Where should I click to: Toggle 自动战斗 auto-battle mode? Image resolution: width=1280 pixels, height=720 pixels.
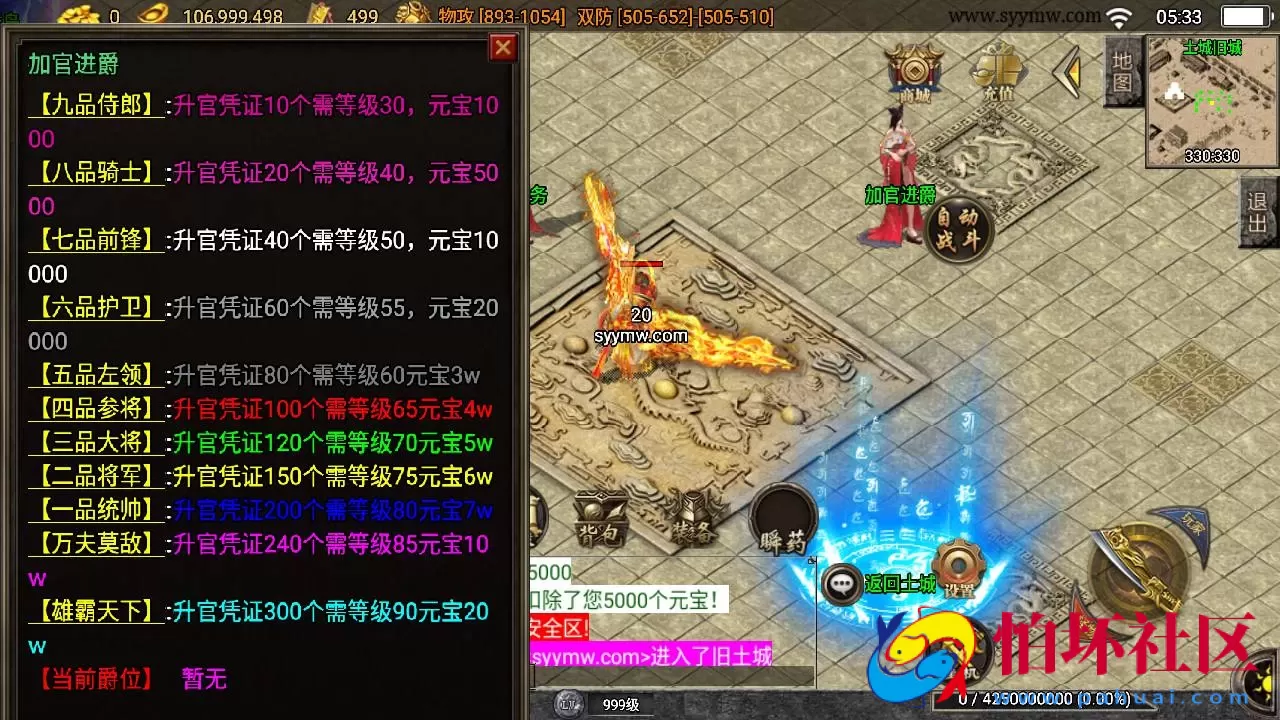click(958, 229)
